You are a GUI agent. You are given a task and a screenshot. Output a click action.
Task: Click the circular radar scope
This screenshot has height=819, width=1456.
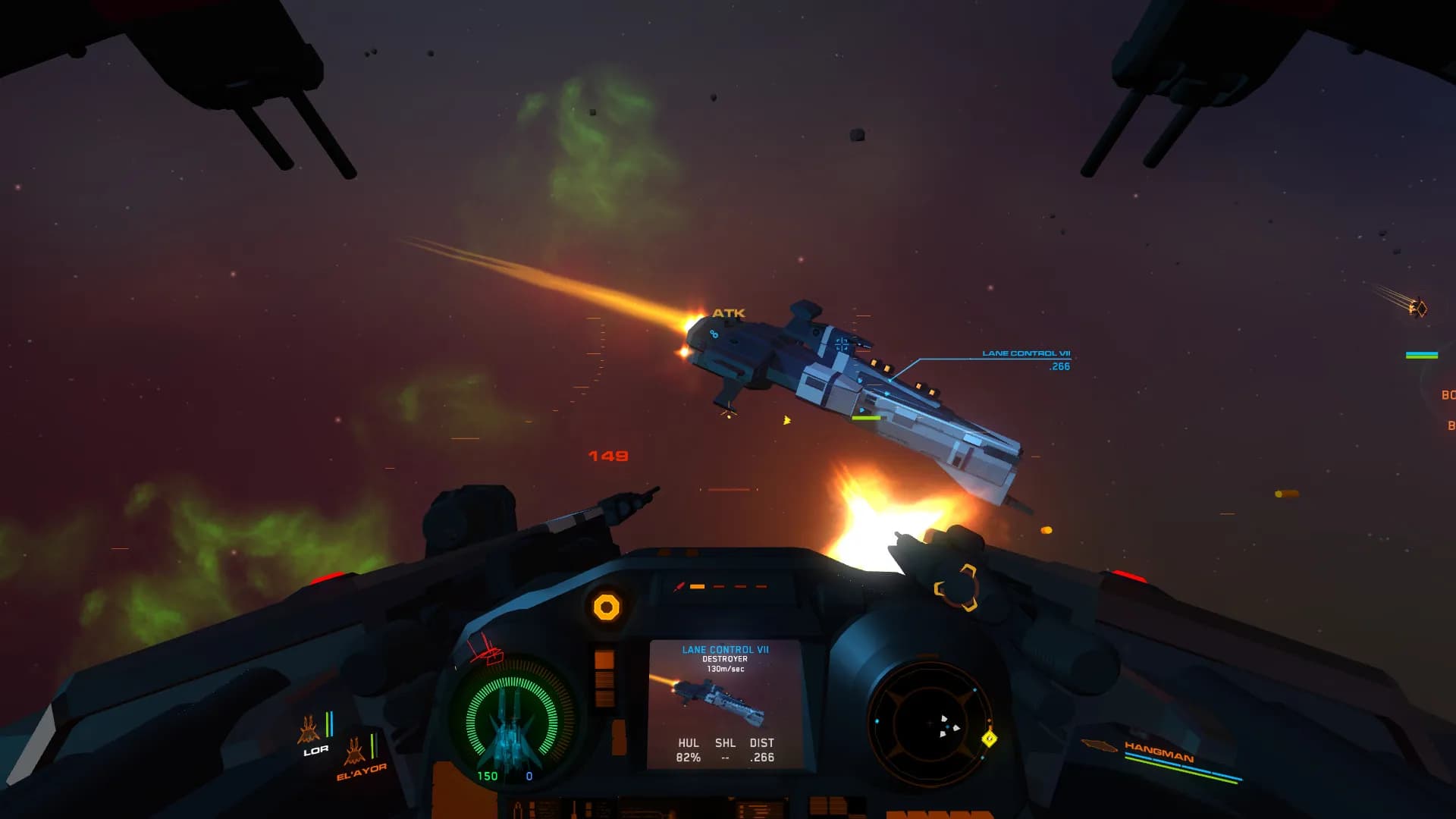[x=930, y=723]
